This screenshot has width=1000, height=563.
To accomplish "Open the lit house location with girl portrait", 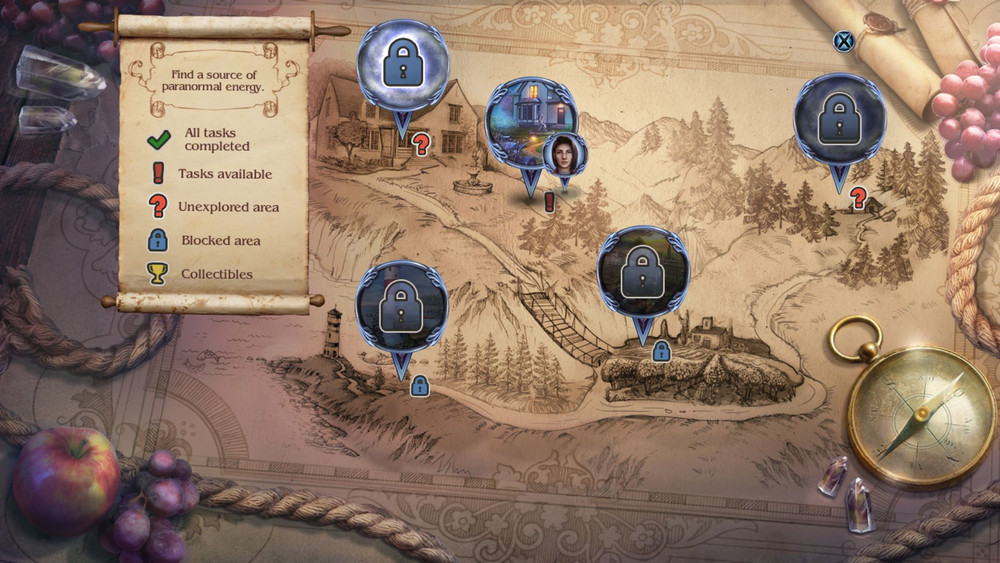I will point(524,119).
